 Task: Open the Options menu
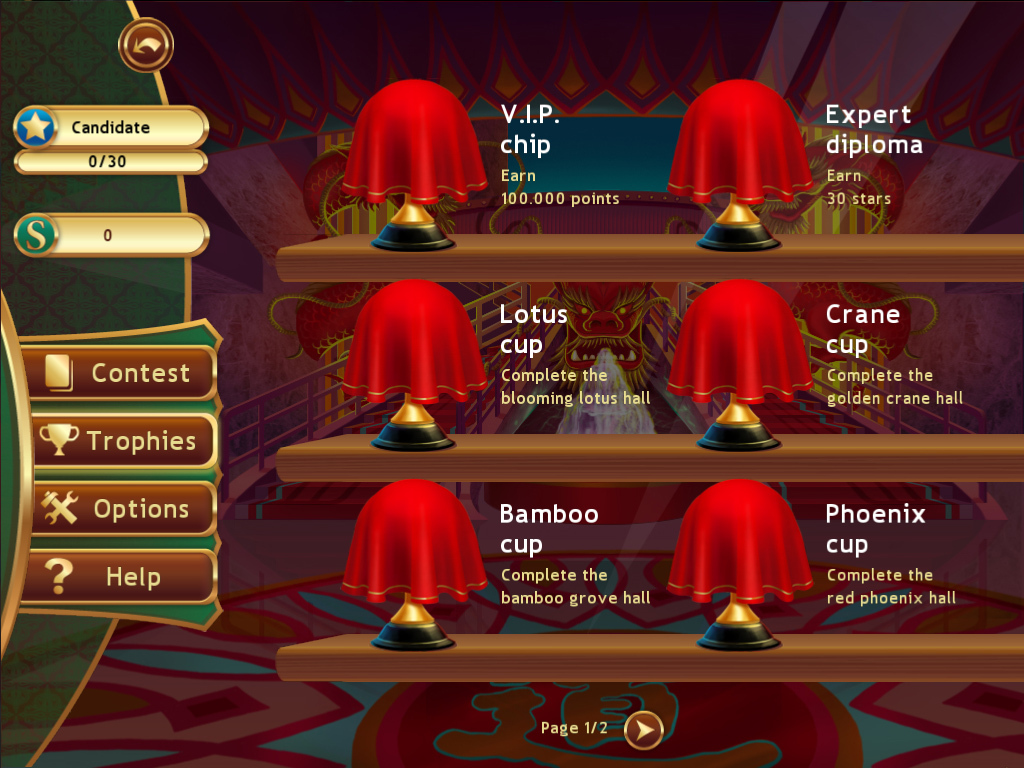(119, 509)
